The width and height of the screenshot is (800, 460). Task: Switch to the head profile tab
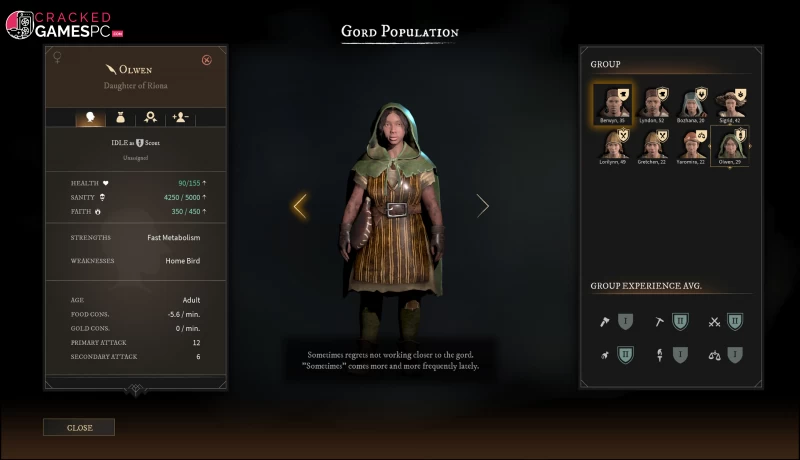[x=91, y=117]
